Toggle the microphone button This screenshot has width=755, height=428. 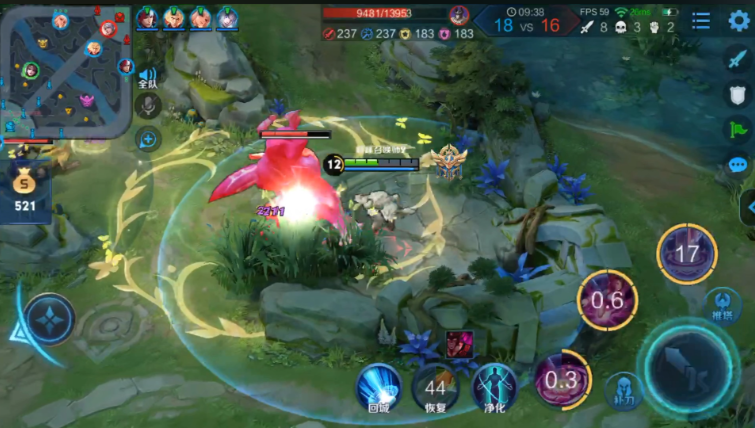[x=148, y=106]
